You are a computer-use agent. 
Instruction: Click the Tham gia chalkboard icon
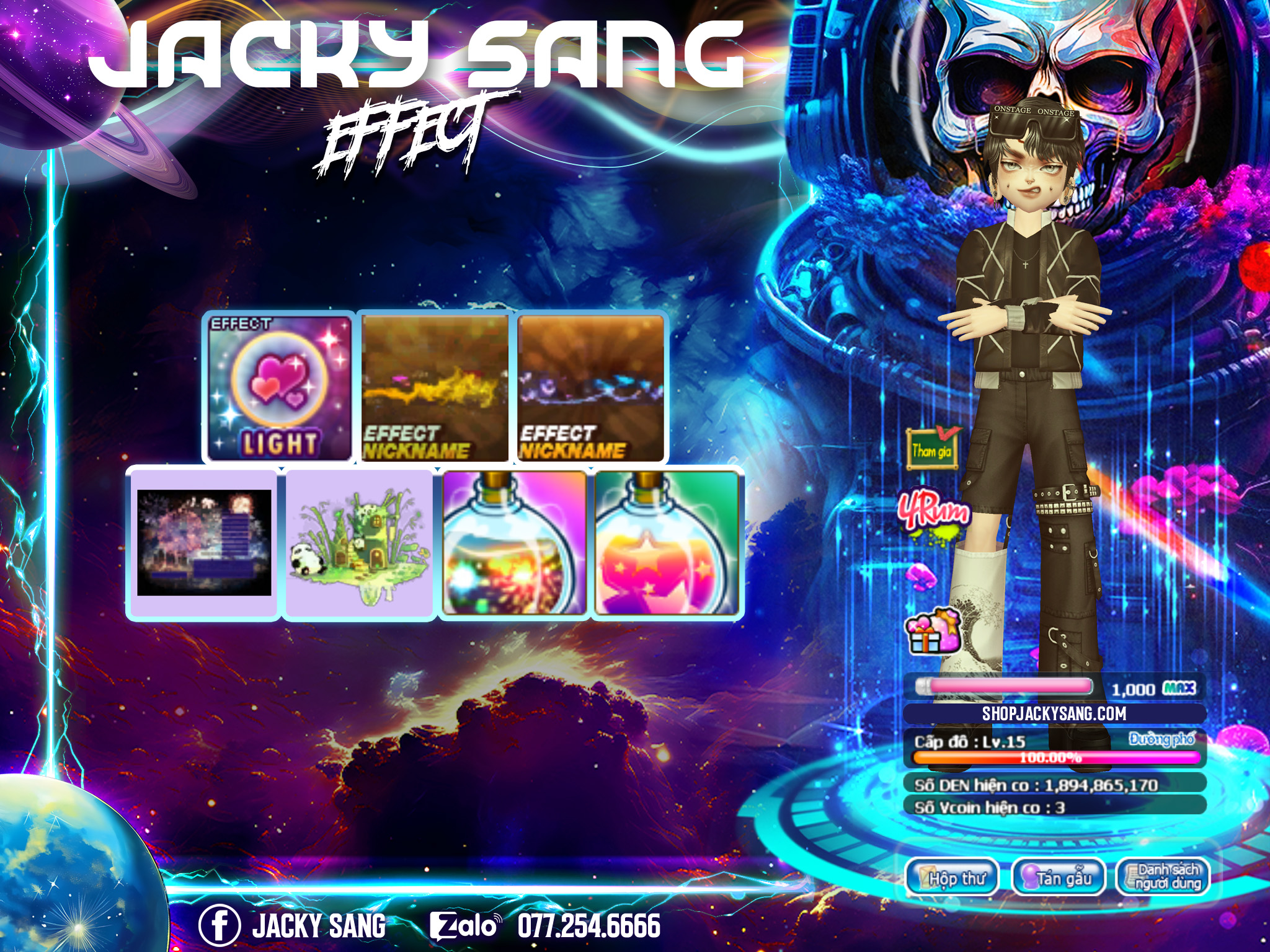(931, 448)
